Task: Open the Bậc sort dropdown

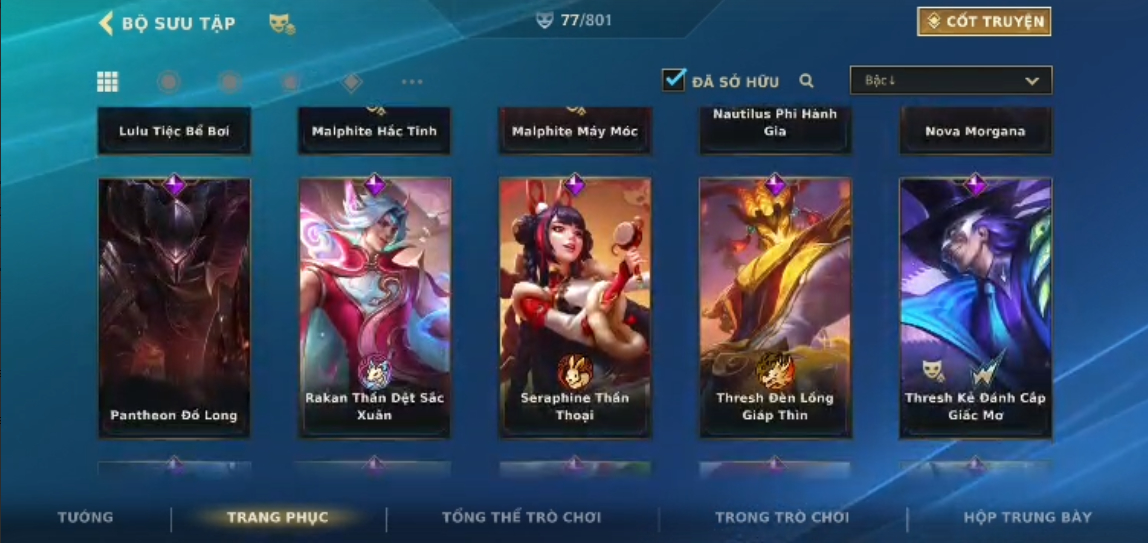Action: tap(950, 81)
